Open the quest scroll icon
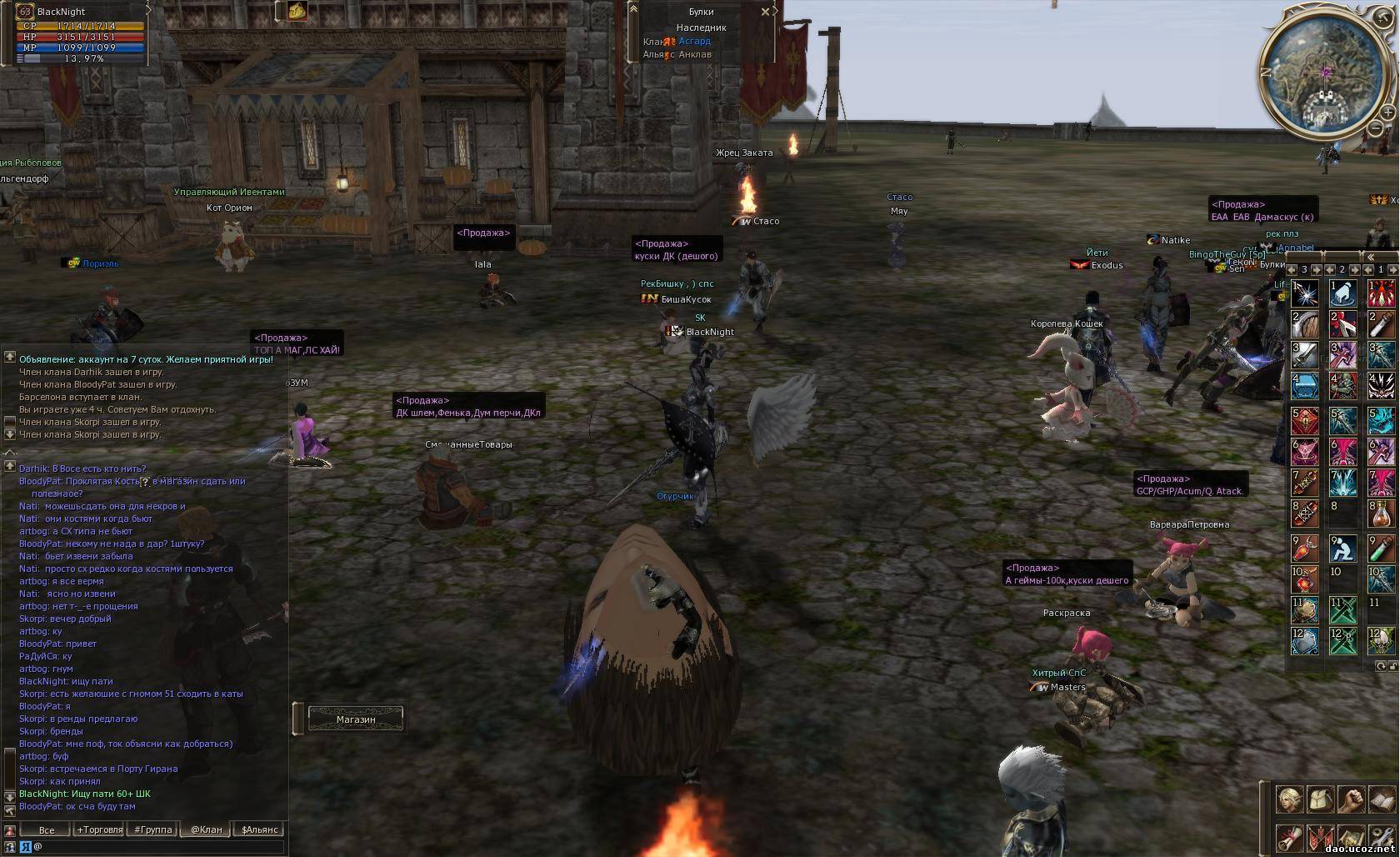 pos(1290,837)
